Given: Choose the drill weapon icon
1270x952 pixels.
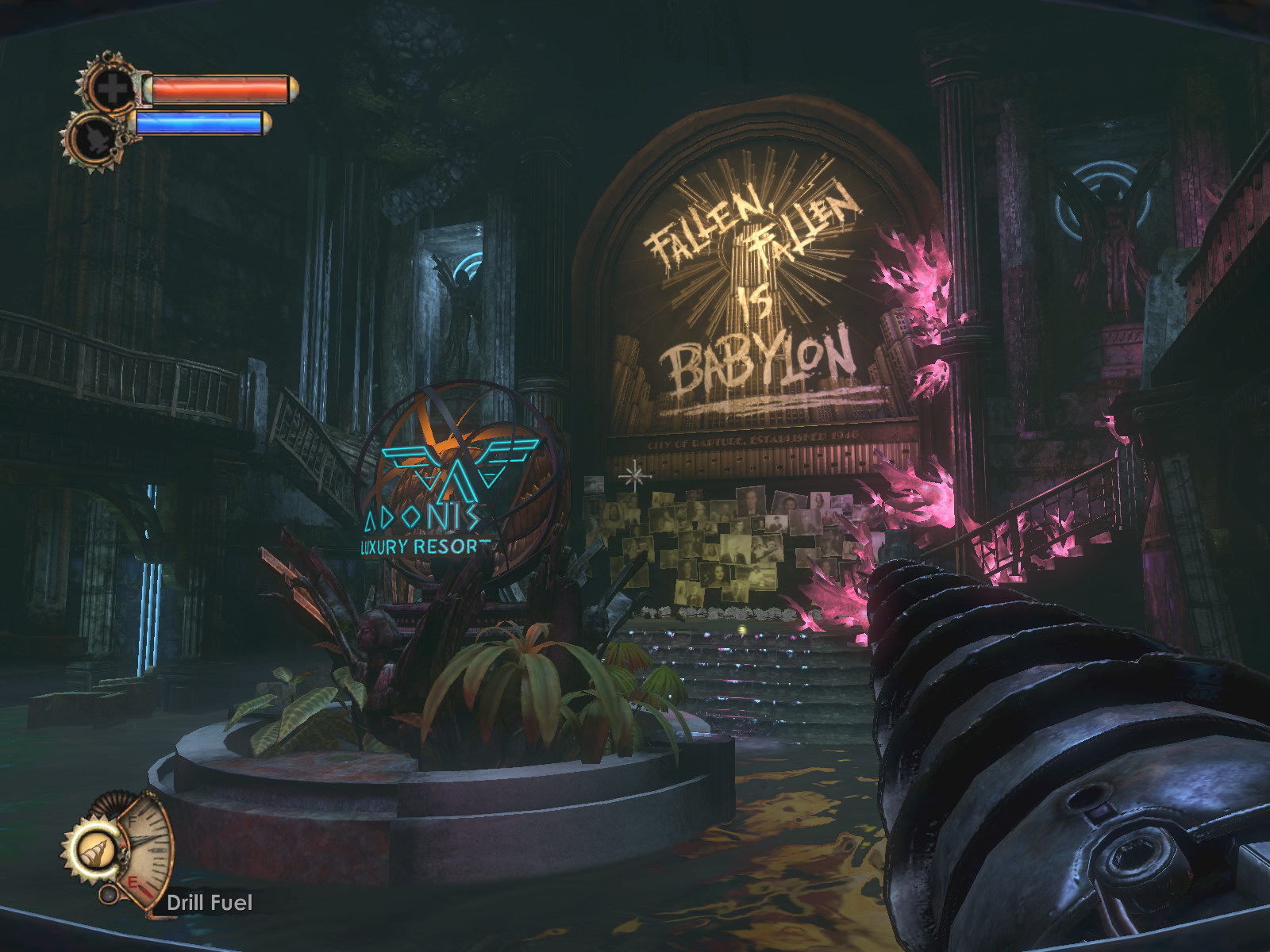Looking at the screenshot, I should coord(90,850).
